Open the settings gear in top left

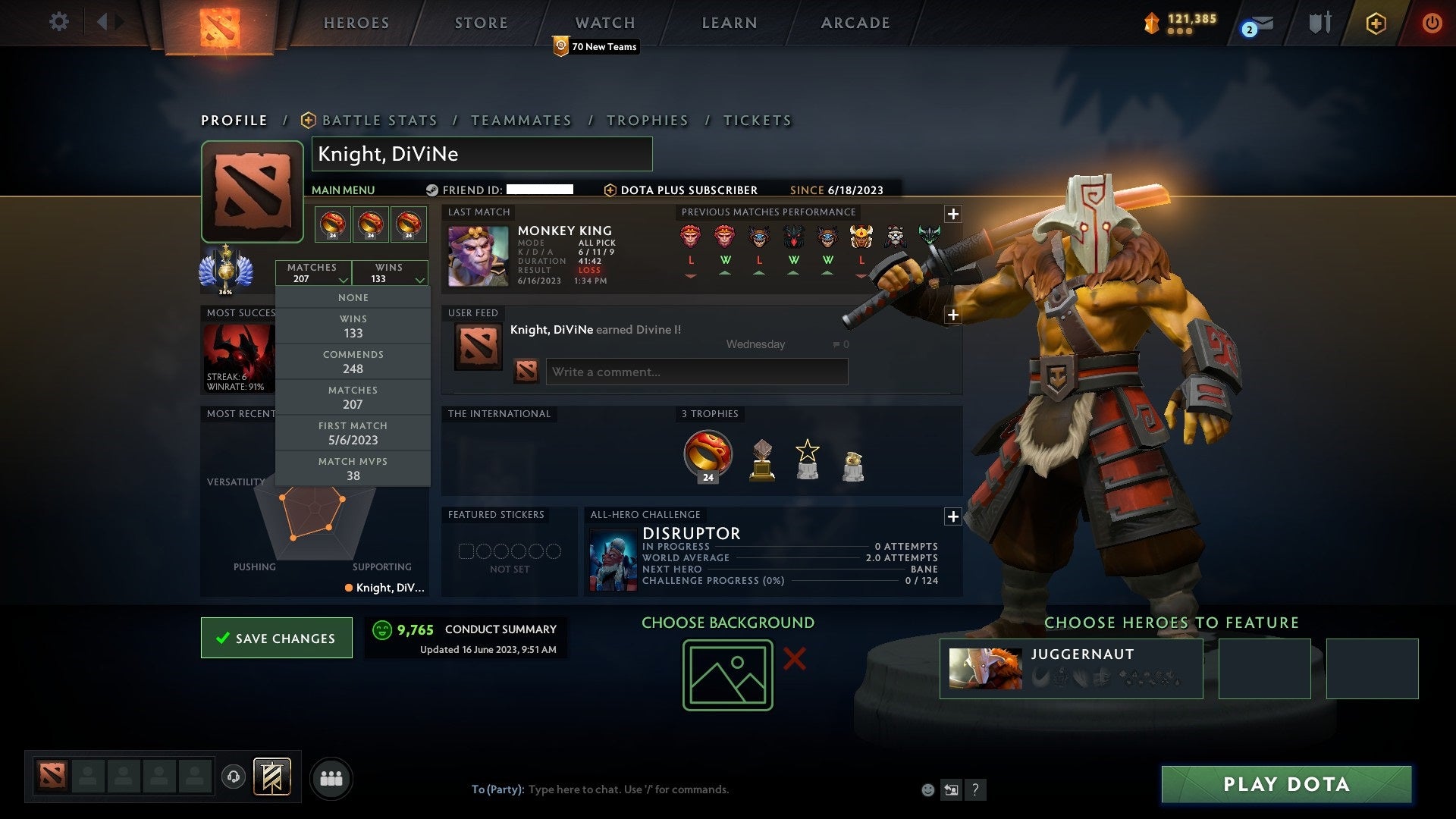[x=58, y=22]
